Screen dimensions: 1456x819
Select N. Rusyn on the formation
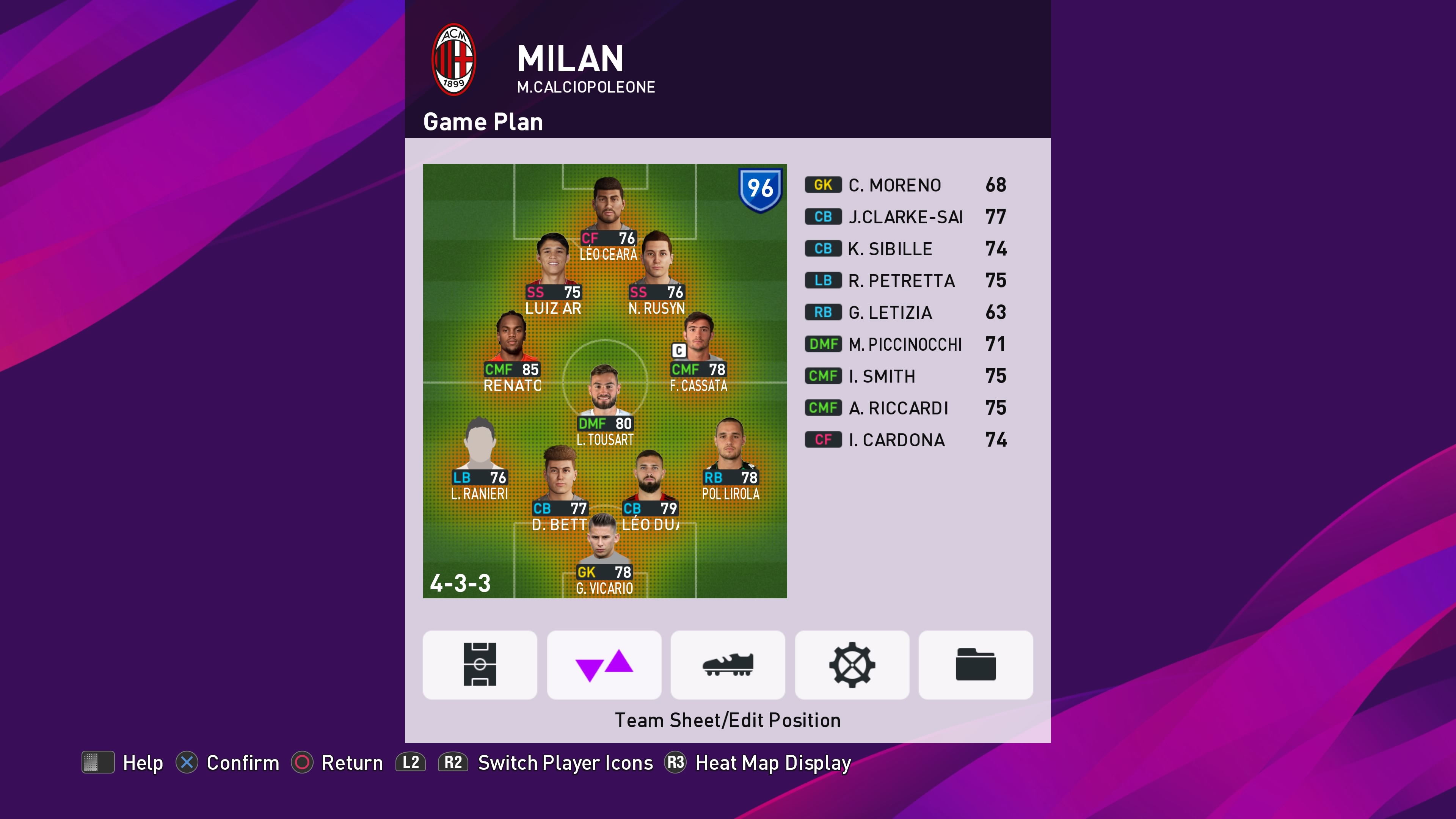pos(656,271)
